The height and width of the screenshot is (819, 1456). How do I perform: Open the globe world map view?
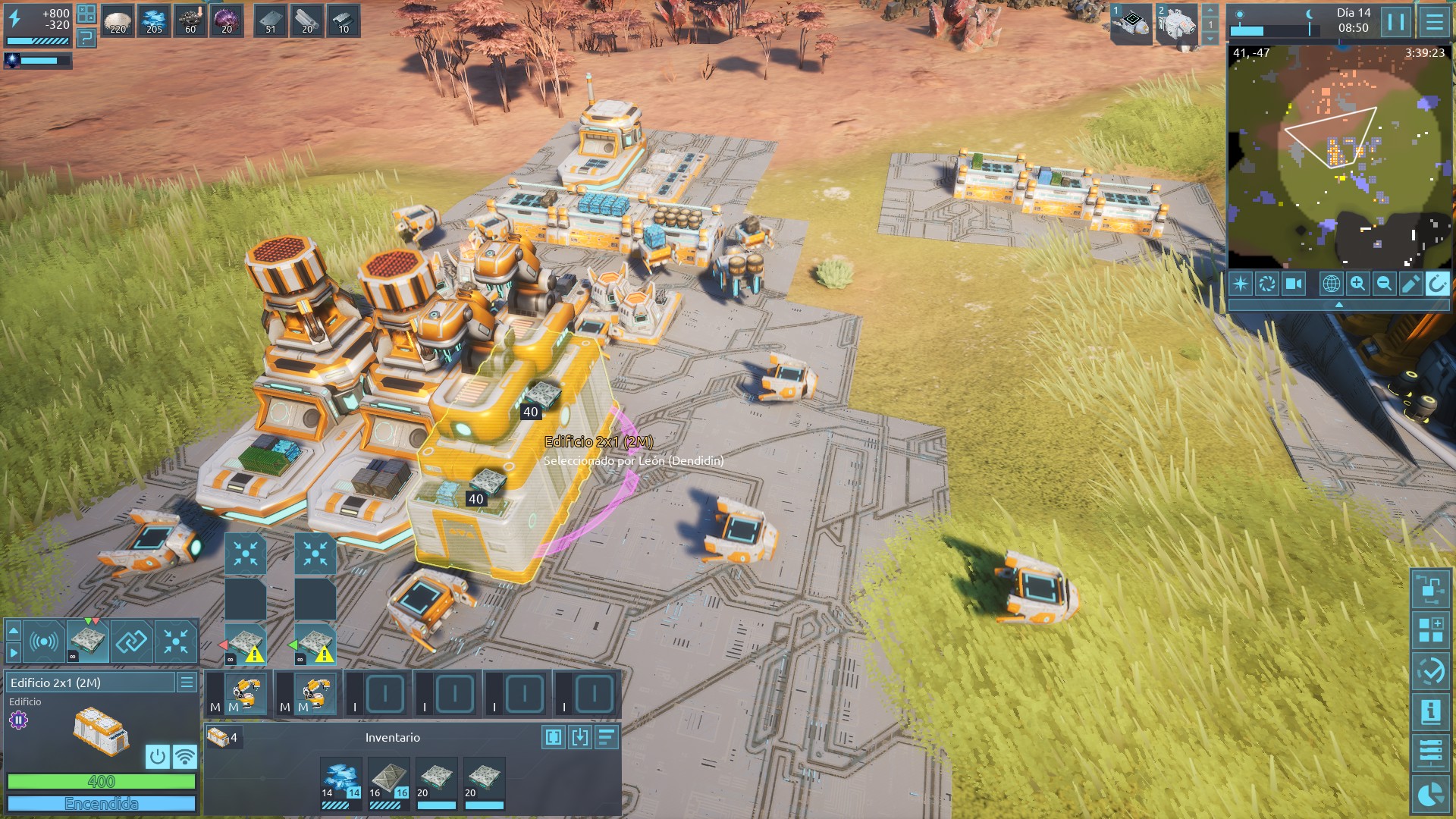tap(1331, 284)
